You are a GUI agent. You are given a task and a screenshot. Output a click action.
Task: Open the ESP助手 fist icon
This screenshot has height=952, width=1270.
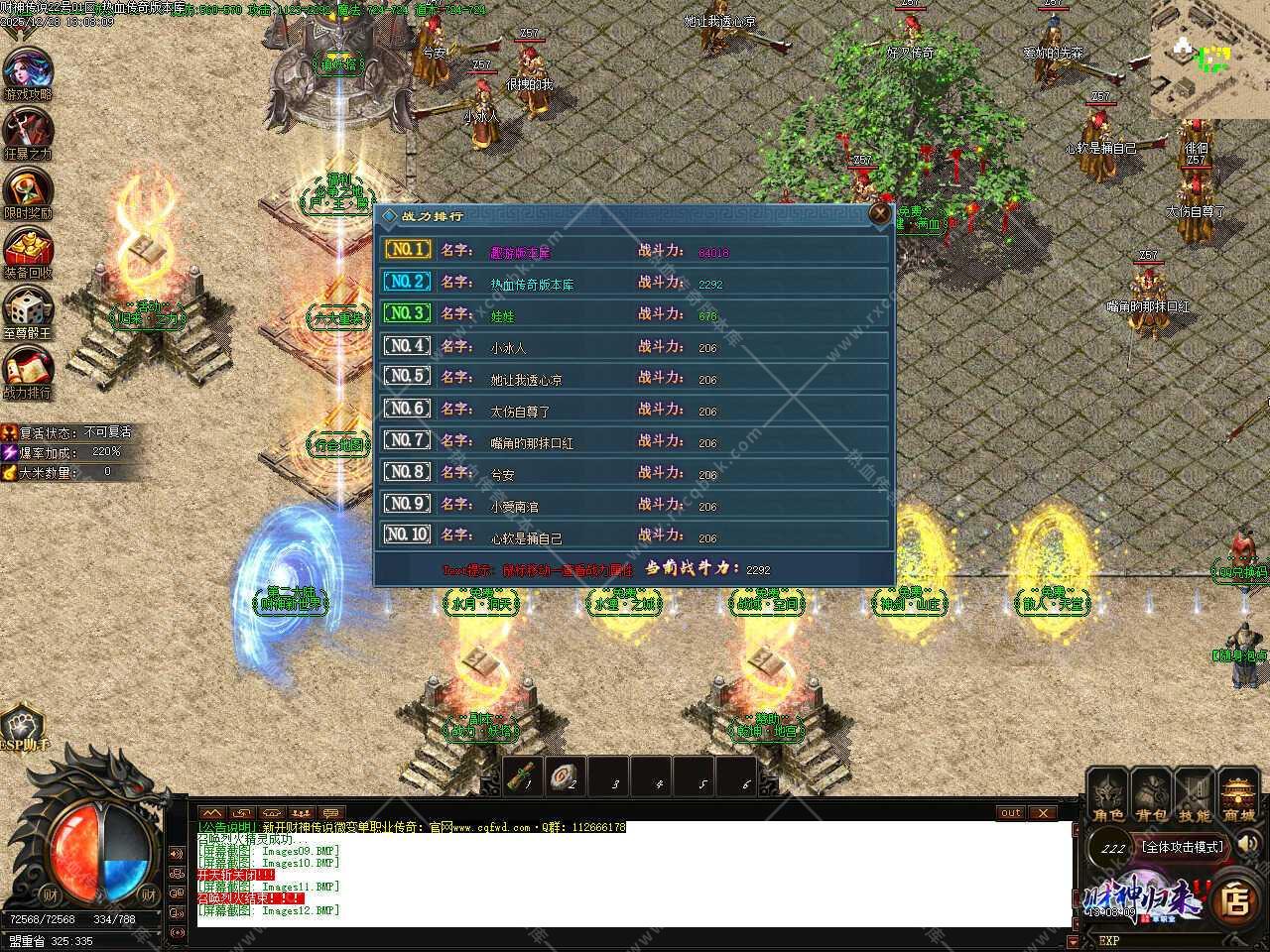(22, 727)
